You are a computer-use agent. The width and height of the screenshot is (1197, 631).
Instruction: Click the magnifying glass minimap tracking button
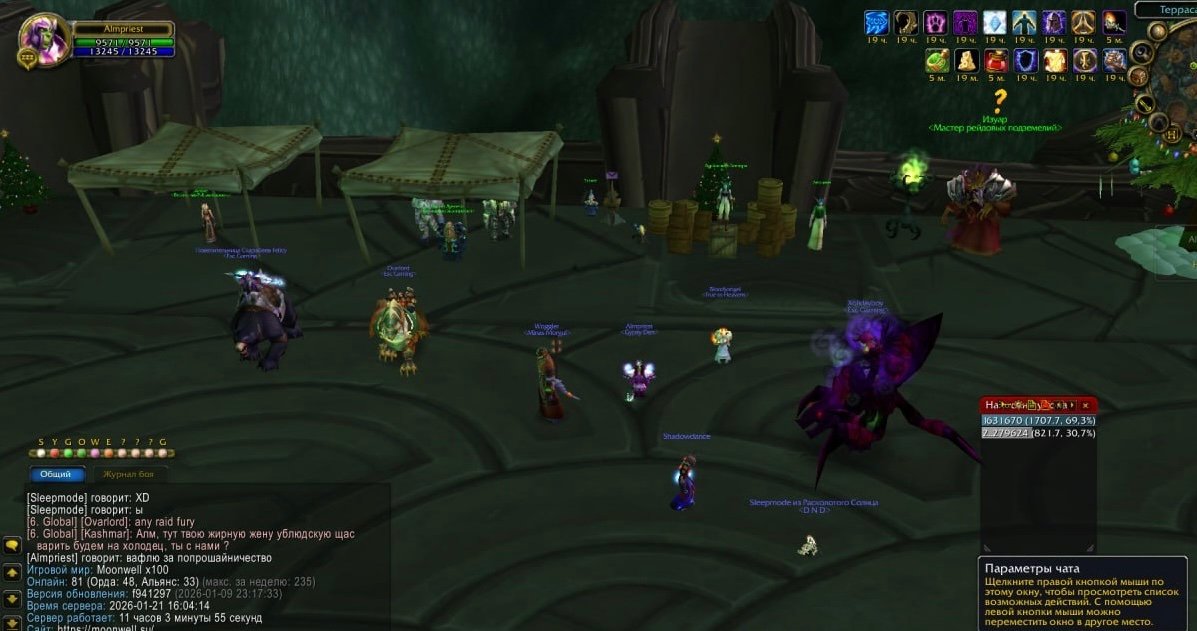coord(1141,53)
